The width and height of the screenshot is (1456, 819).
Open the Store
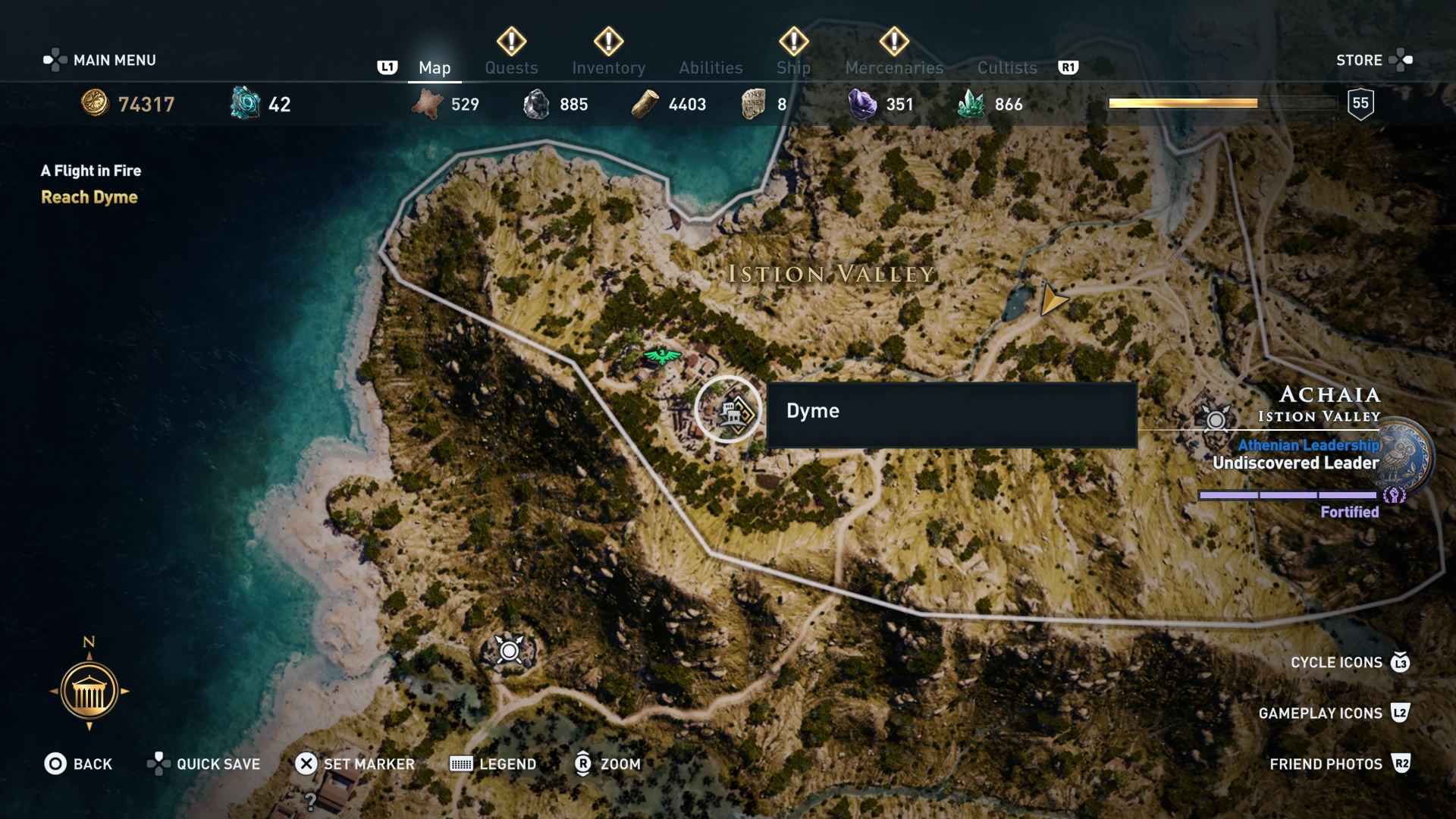1361,60
